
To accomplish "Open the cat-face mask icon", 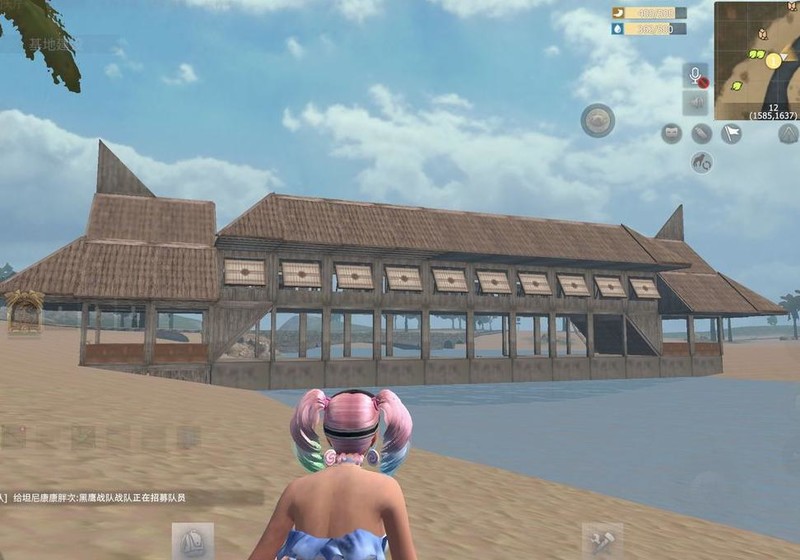I will (671, 133).
